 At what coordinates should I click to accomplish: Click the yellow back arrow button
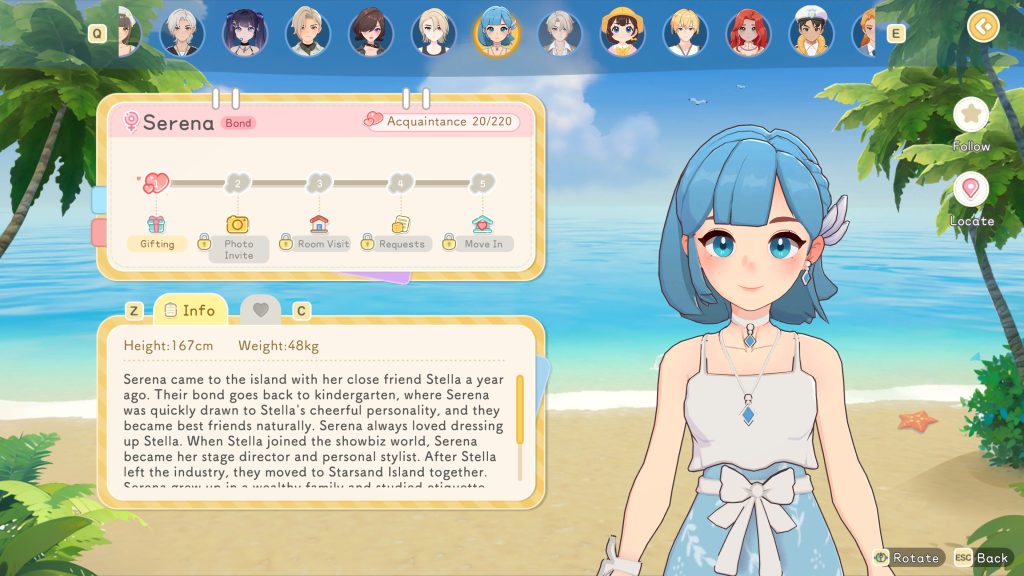point(983,25)
